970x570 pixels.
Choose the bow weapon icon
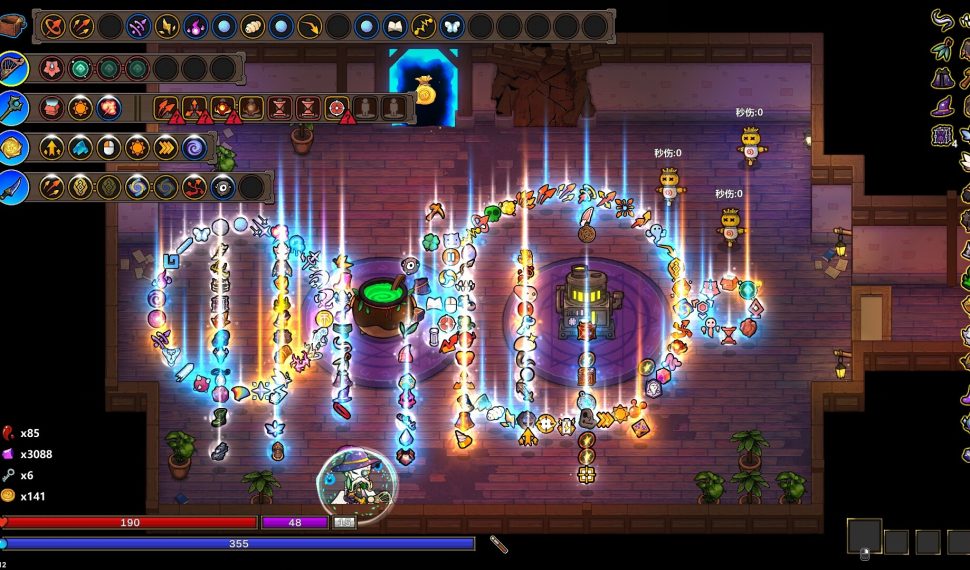(x=13, y=67)
